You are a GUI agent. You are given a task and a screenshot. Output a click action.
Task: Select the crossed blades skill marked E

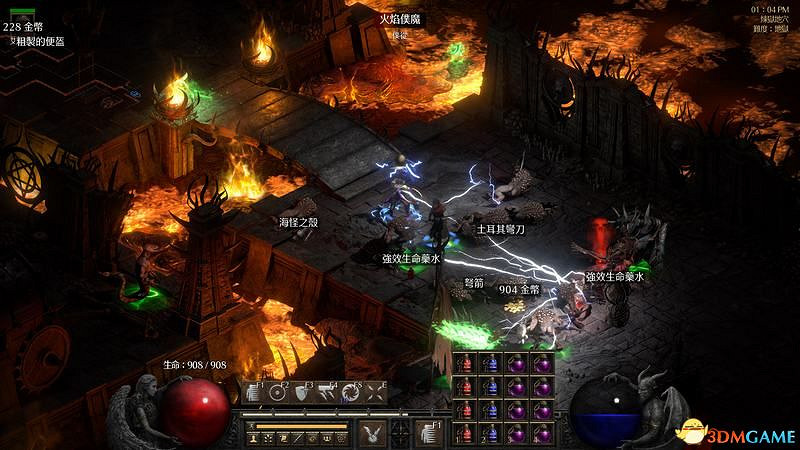[376, 393]
